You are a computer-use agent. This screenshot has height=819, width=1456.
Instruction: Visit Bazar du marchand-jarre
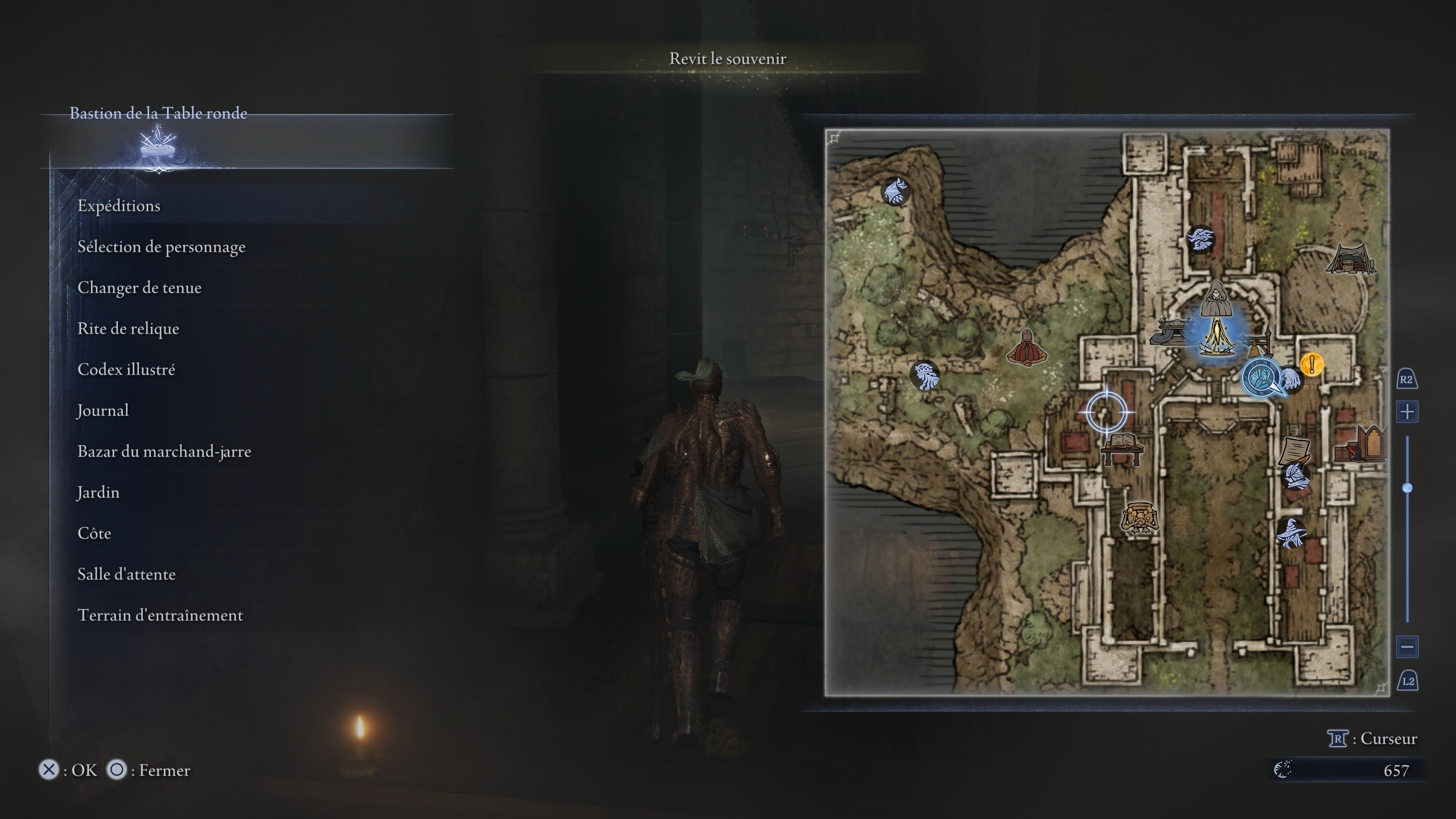coord(164,452)
